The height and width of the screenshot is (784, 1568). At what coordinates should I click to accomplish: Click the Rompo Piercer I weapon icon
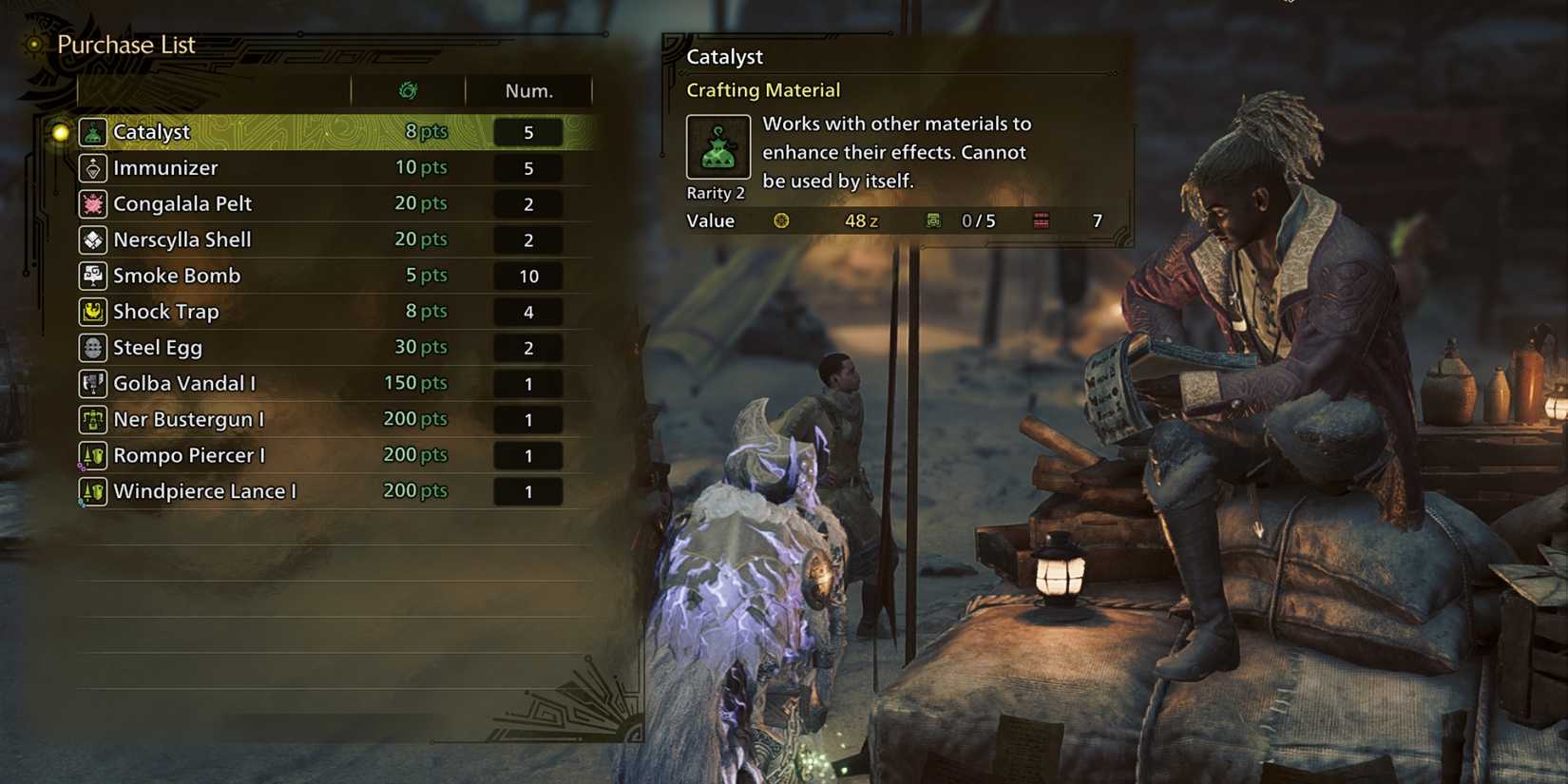pos(92,455)
